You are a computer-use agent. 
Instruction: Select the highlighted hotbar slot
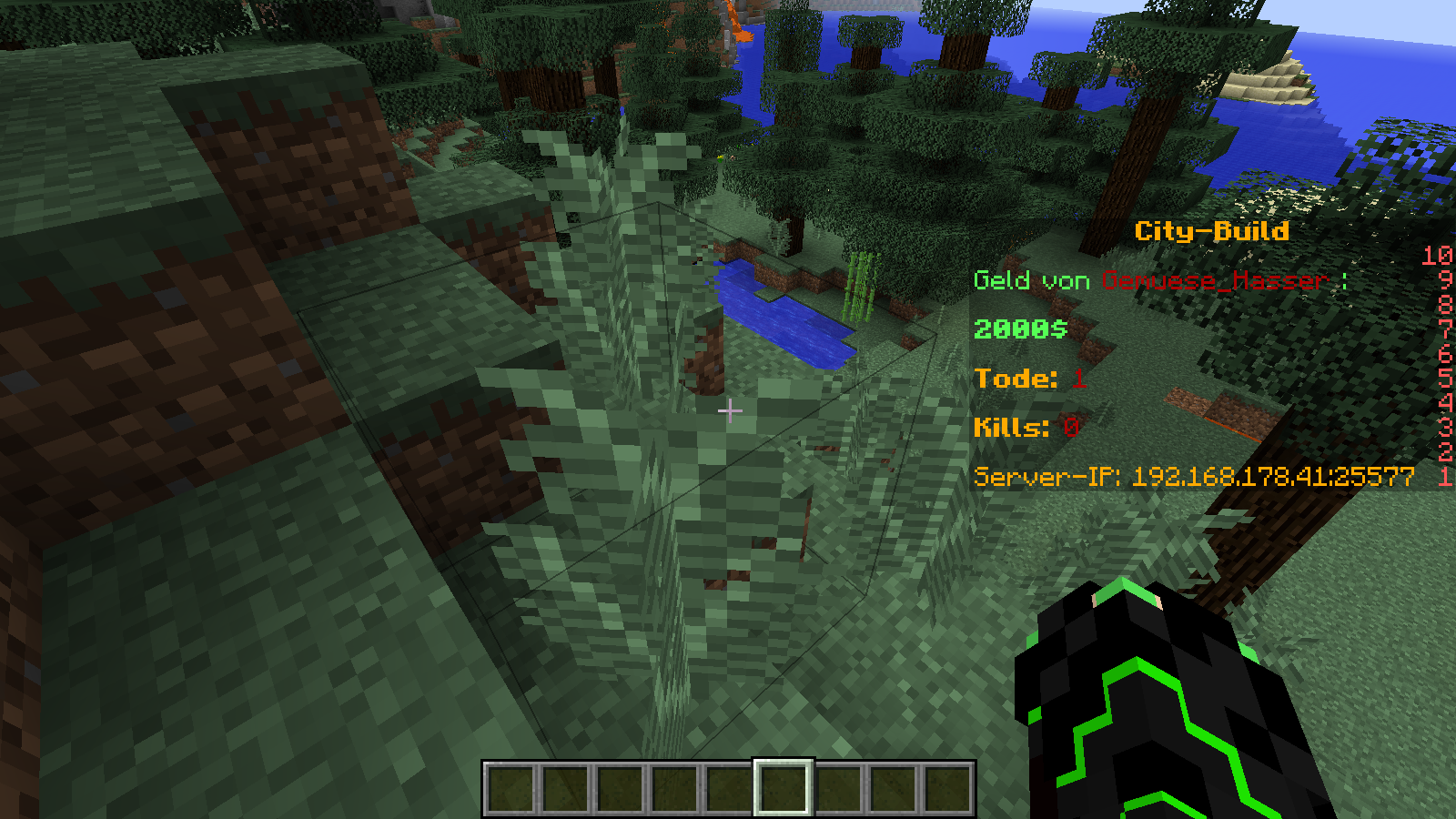(x=783, y=787)
